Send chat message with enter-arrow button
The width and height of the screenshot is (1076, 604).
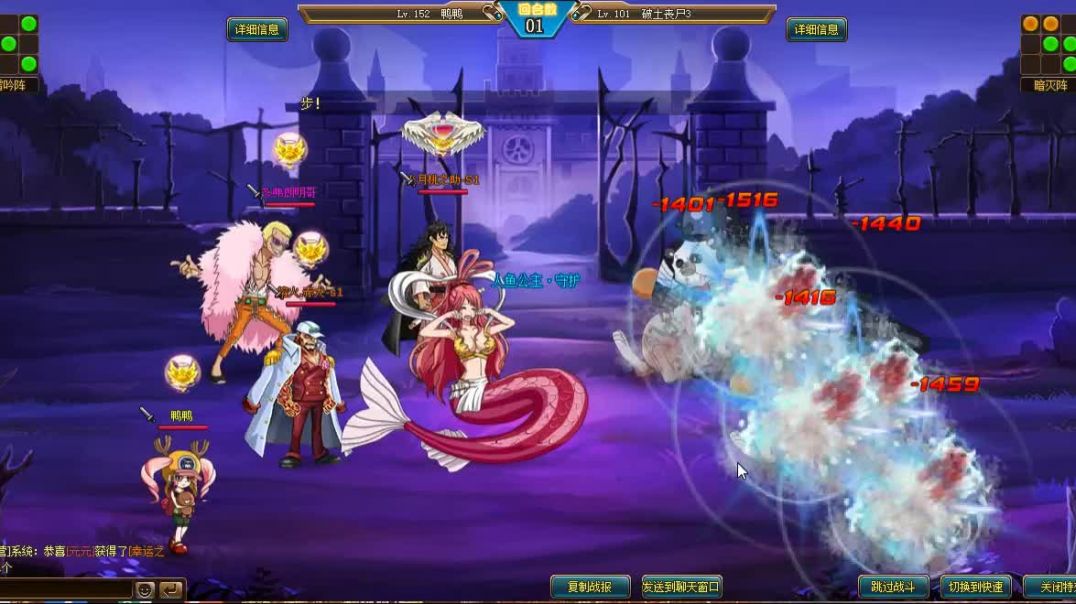click(x=171, y=590)
